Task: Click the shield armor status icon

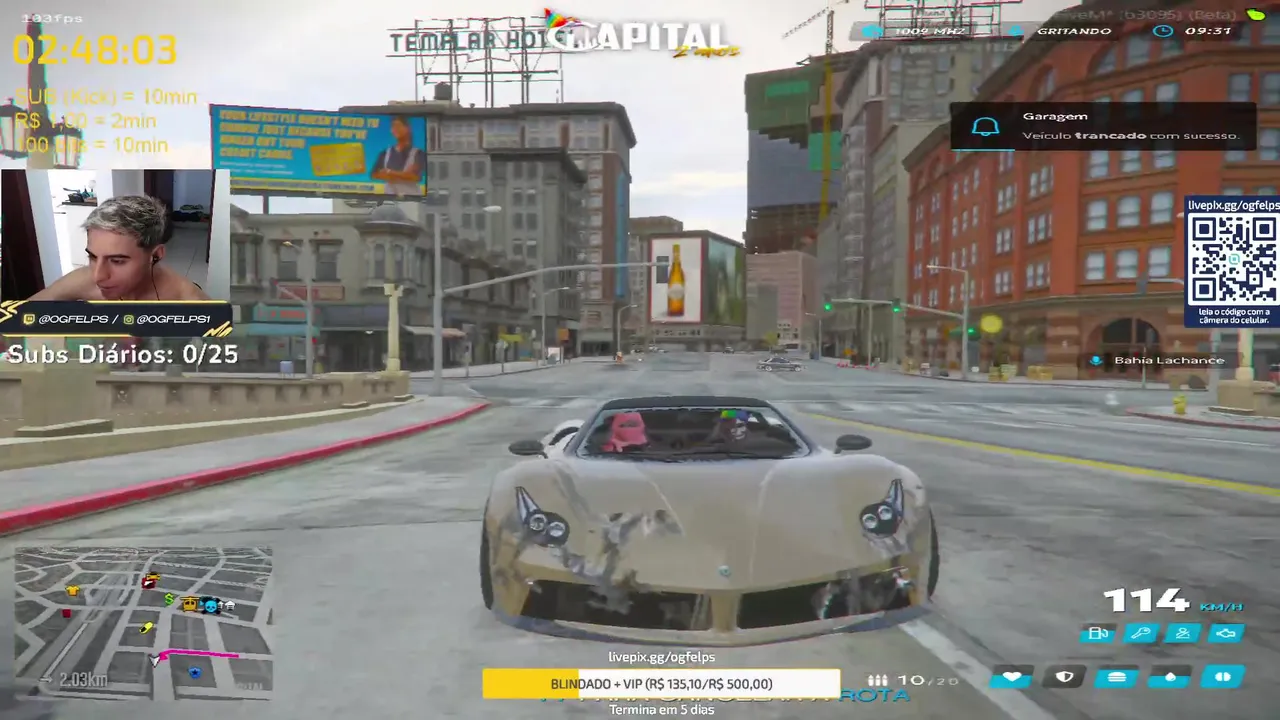Action: tap(1064, 677)
